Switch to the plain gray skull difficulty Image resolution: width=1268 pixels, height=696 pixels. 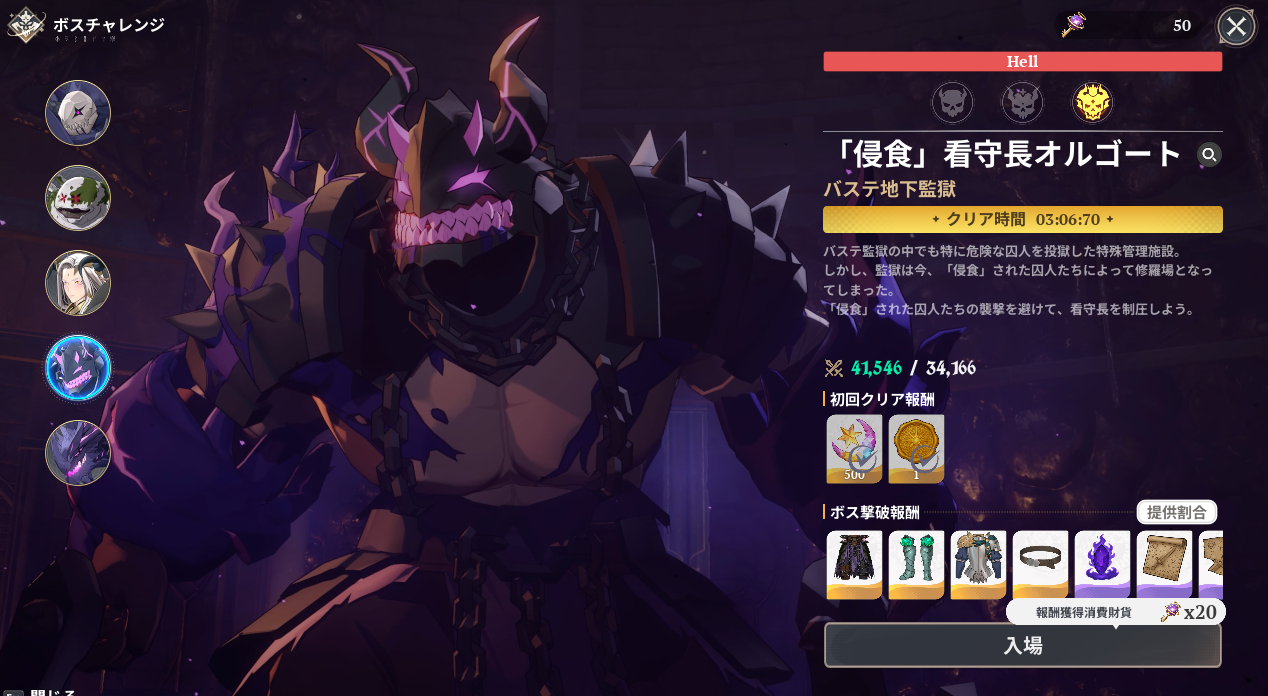[952, 102]
